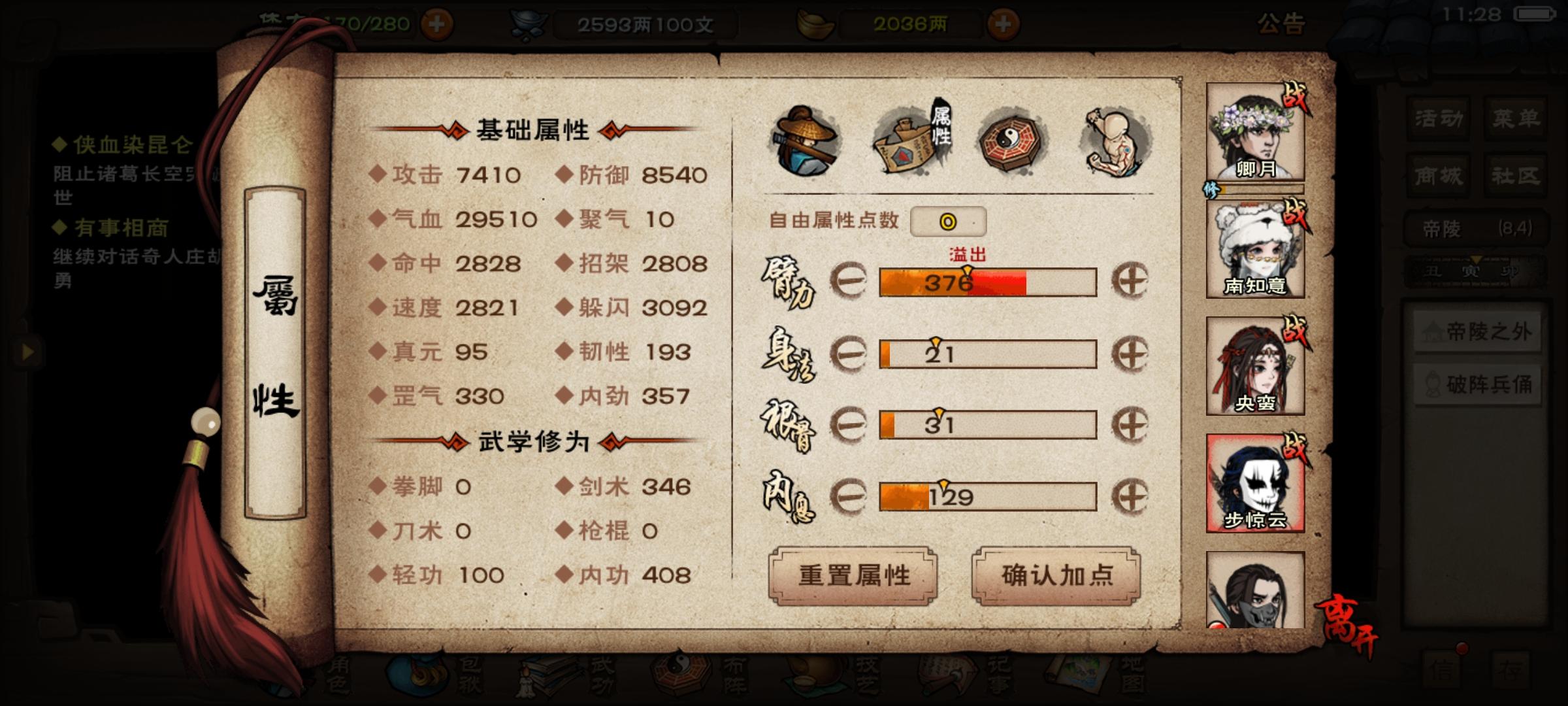Viewport: 1568px width, 706px height.
Task: Click the 重置属性 reset attributes button
Action: point(855,575)
